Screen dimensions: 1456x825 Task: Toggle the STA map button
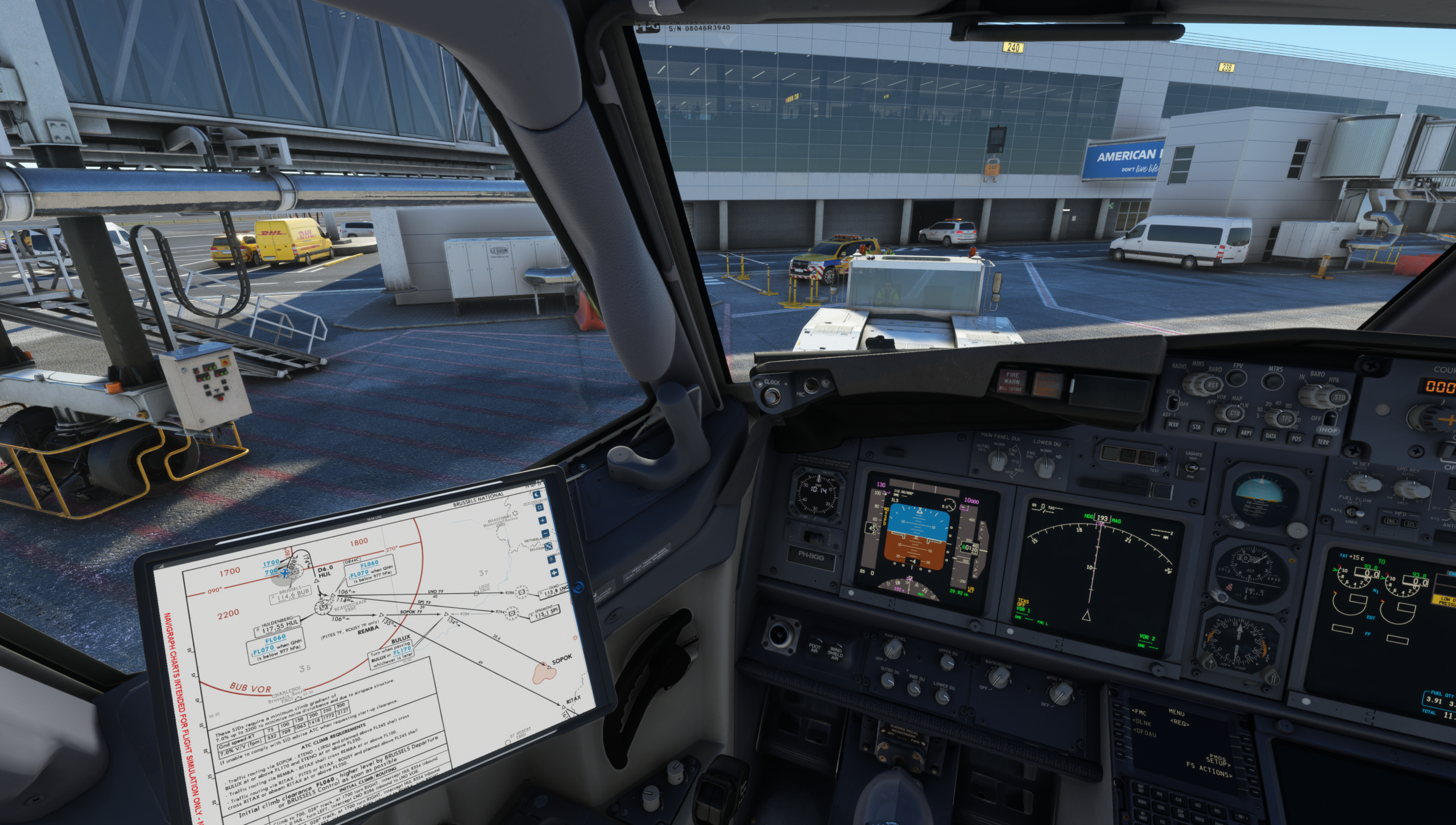[x=1196, y=427]
